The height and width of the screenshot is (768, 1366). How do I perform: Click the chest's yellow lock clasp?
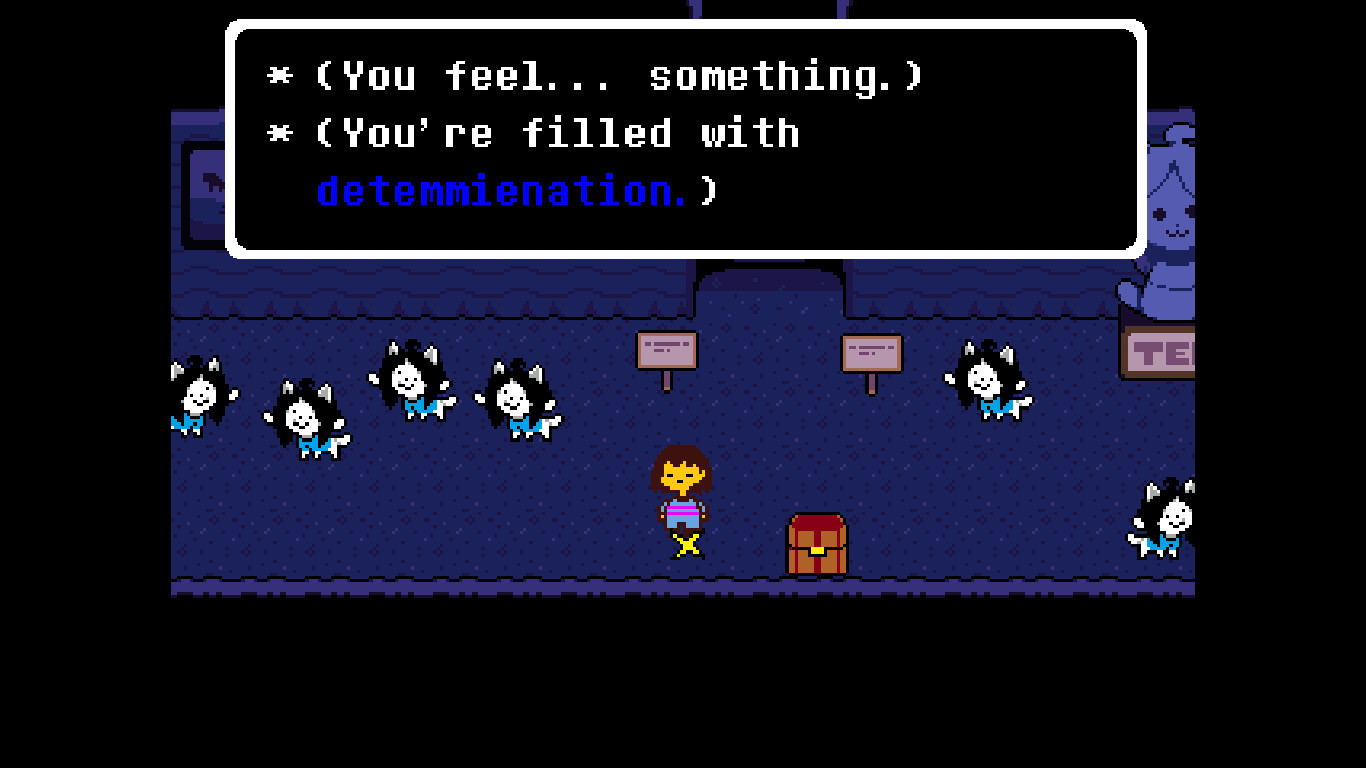click(x=815, y=550)
